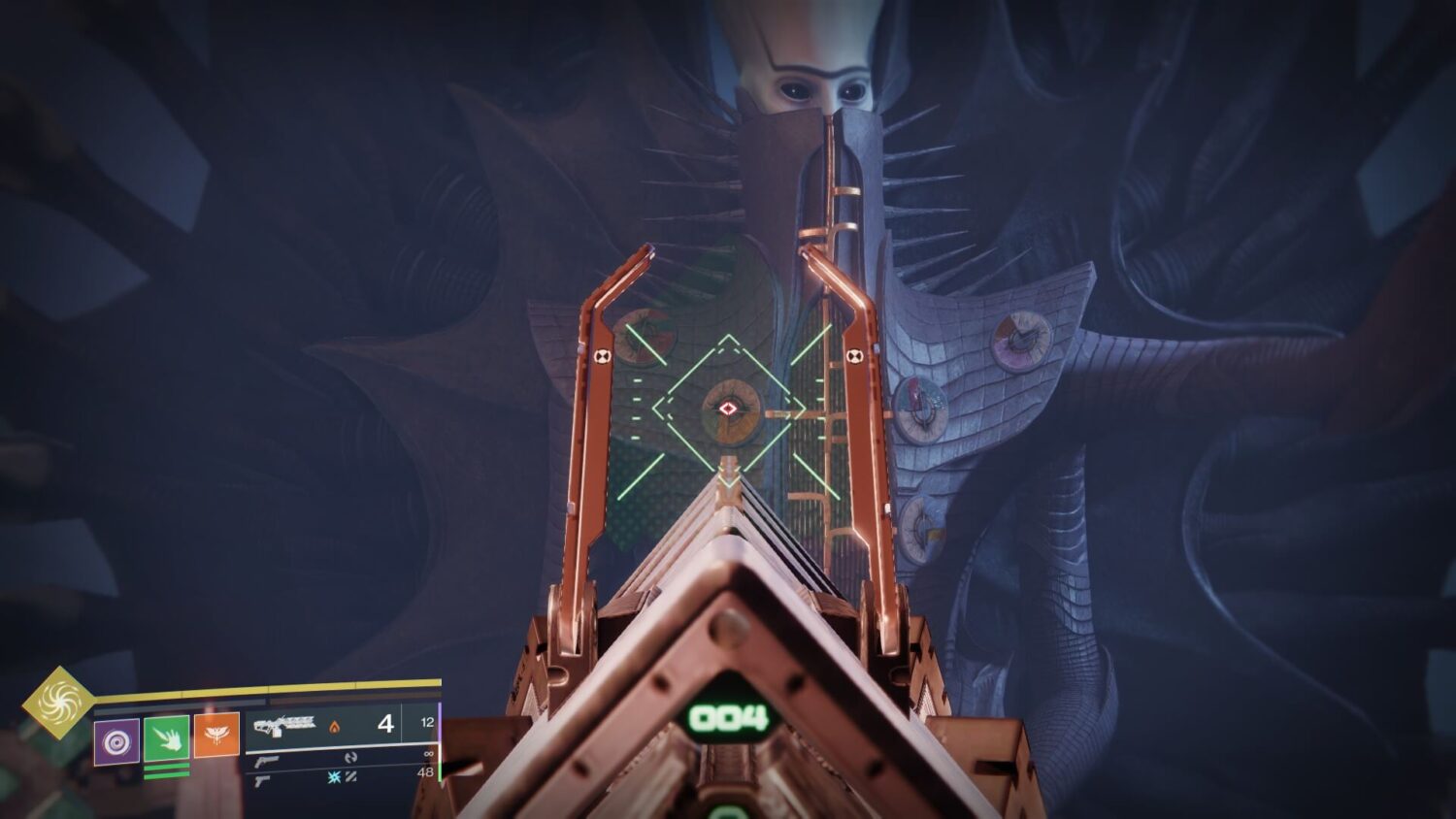The width and height of the screenshot is (1456, 819).
Task: Select the equipped trace rifle weapon icon
Action: pyautogui.click(x=285, y=727)
